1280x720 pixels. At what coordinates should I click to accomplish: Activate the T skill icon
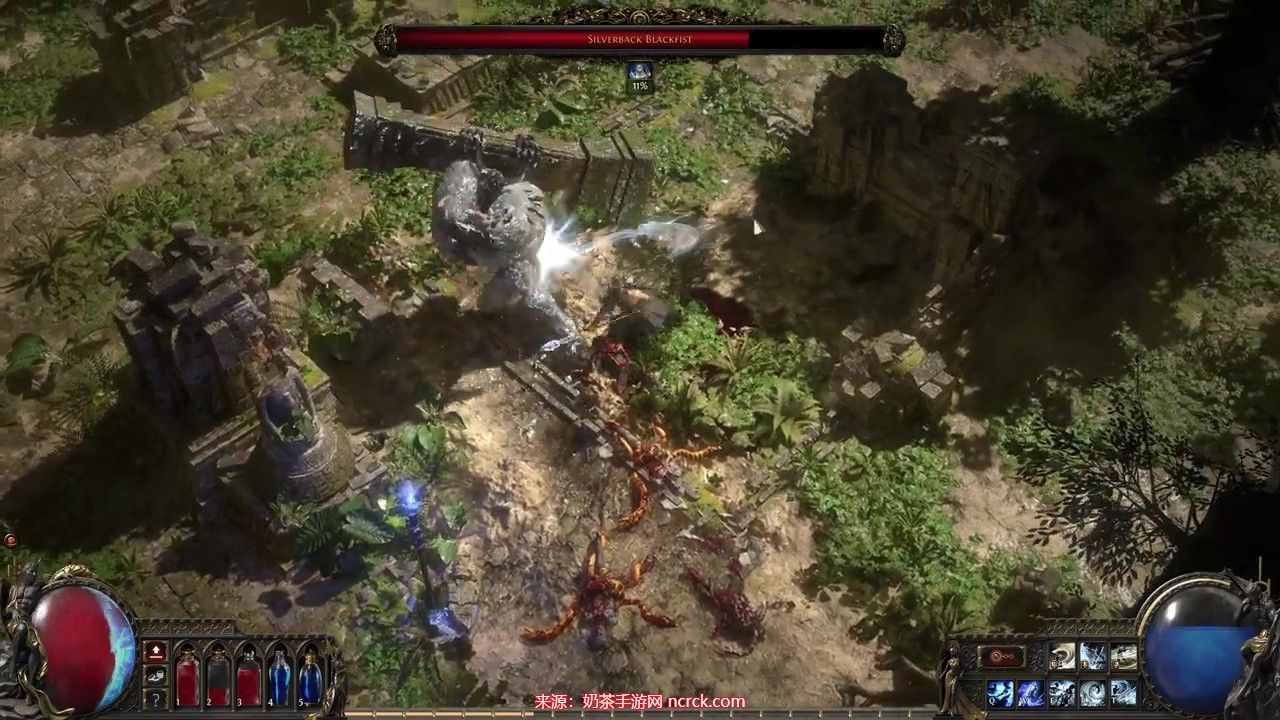(1123, 692)
